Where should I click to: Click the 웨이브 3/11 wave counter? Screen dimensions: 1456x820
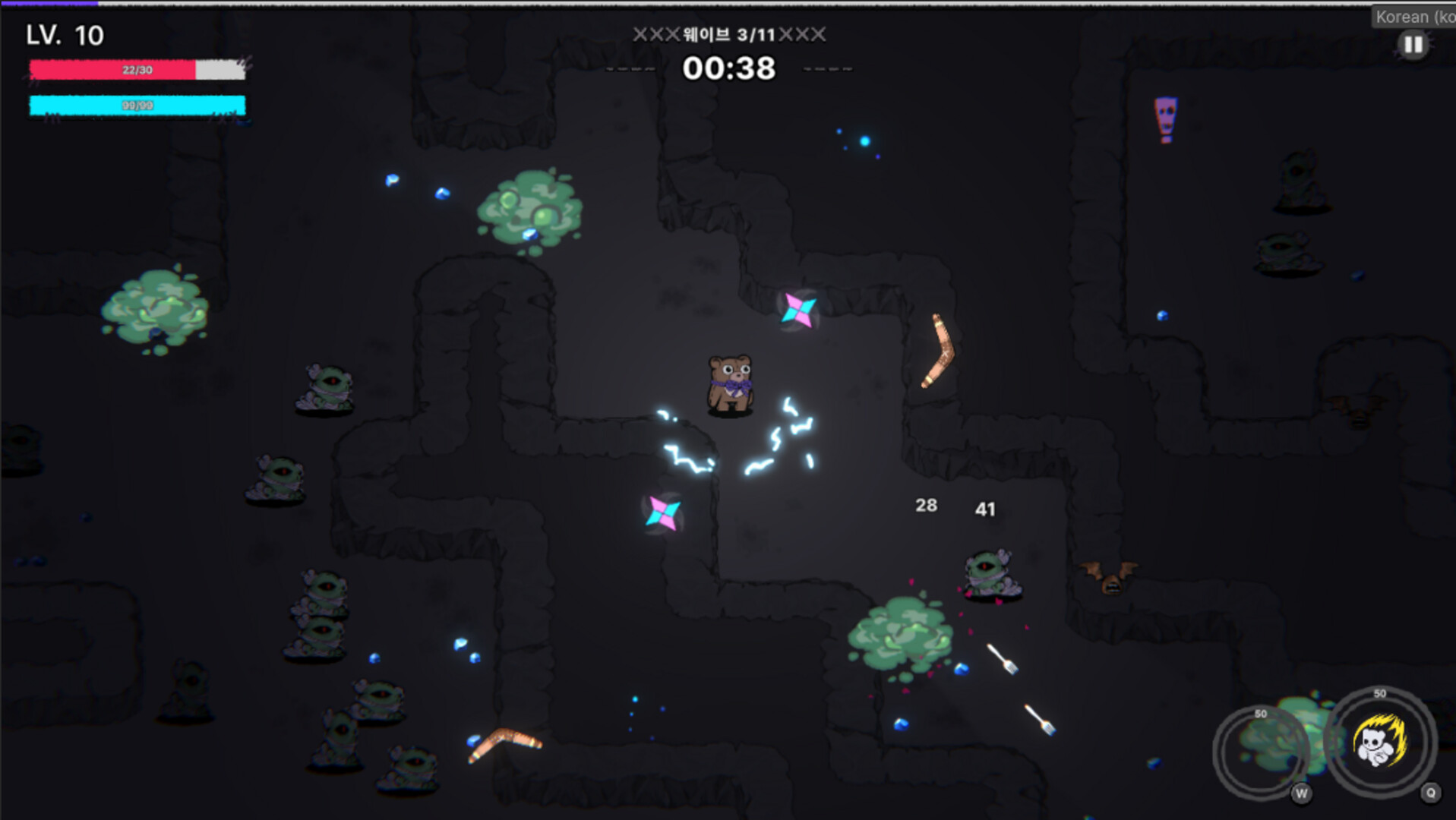tap(728, 34)
